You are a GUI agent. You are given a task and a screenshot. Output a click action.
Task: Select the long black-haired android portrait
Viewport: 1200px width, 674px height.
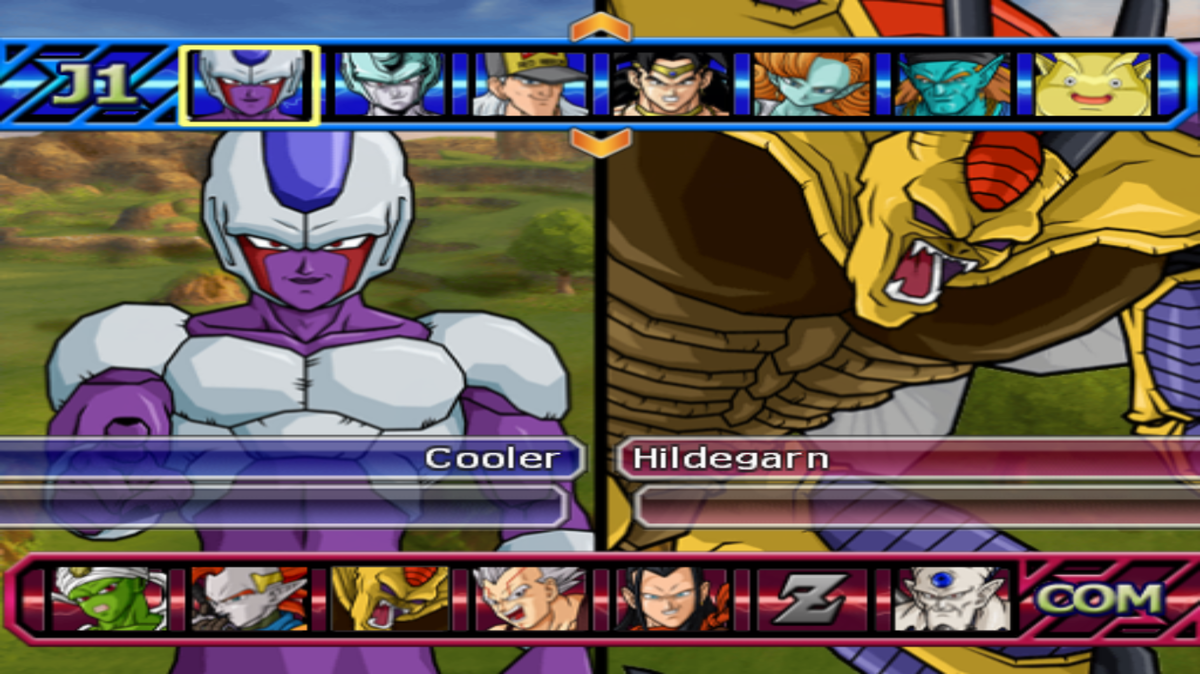(671, 599)
